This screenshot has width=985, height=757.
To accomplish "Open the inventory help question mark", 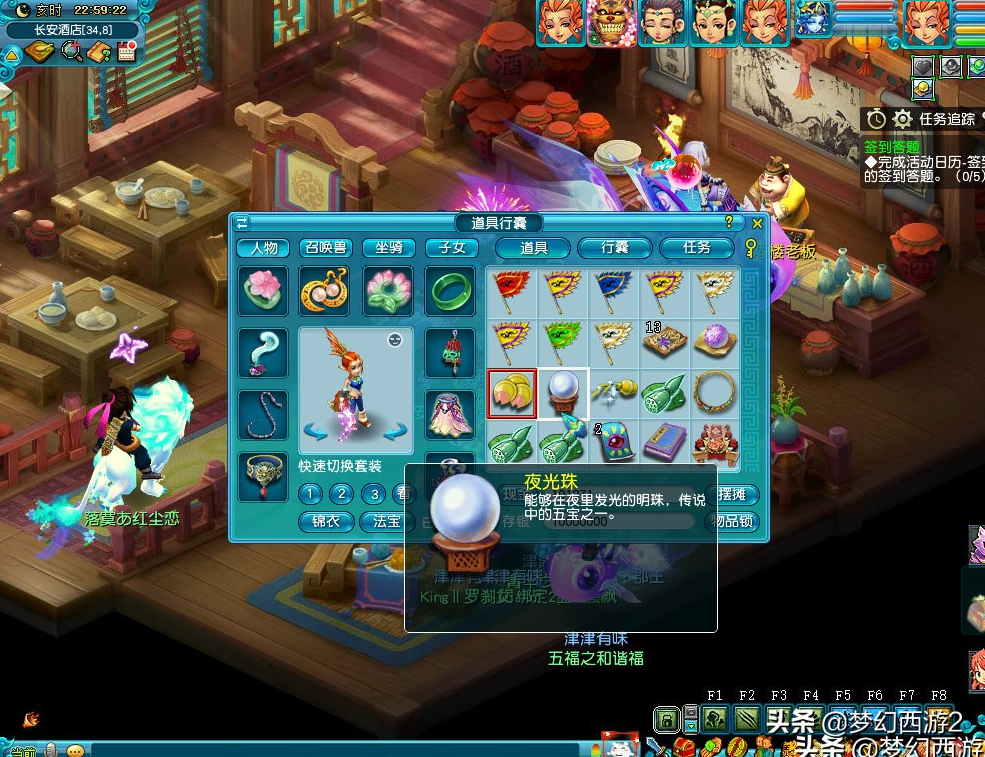I will pos(729,223).
